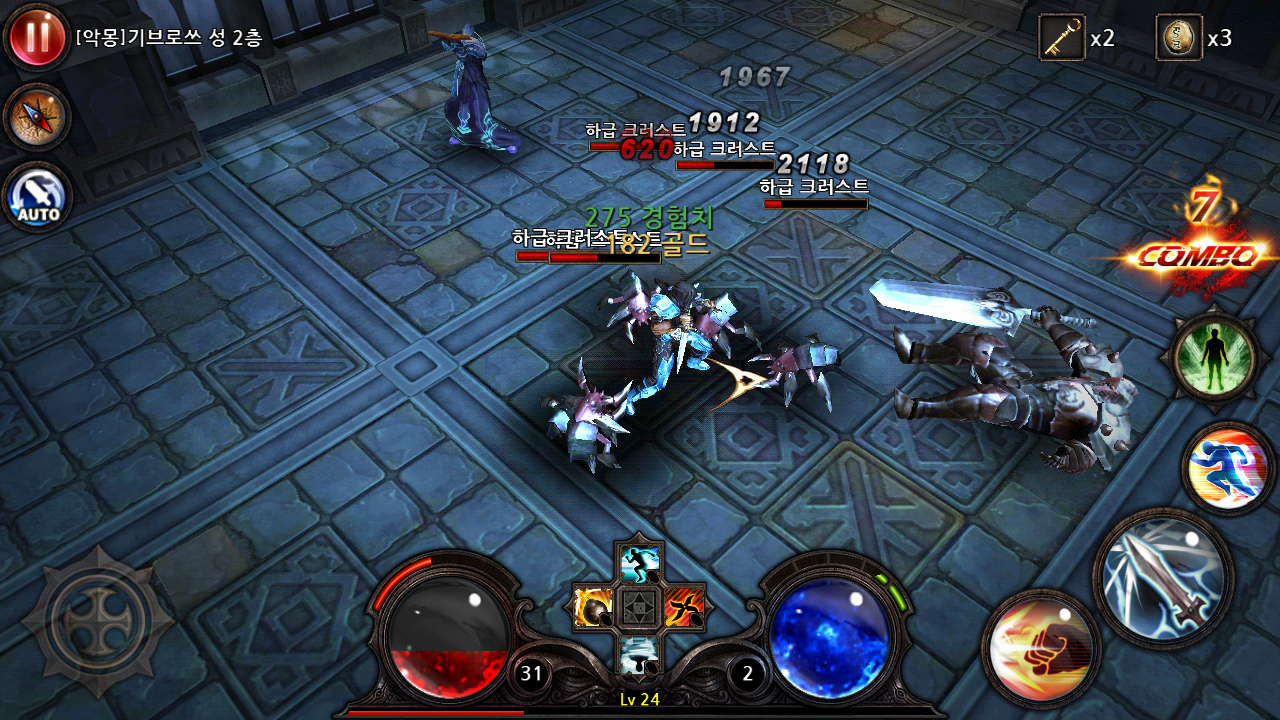Select the sprinting figure quick-slot skill
This screenshot has width=1280, height=720.
point(638,563)
